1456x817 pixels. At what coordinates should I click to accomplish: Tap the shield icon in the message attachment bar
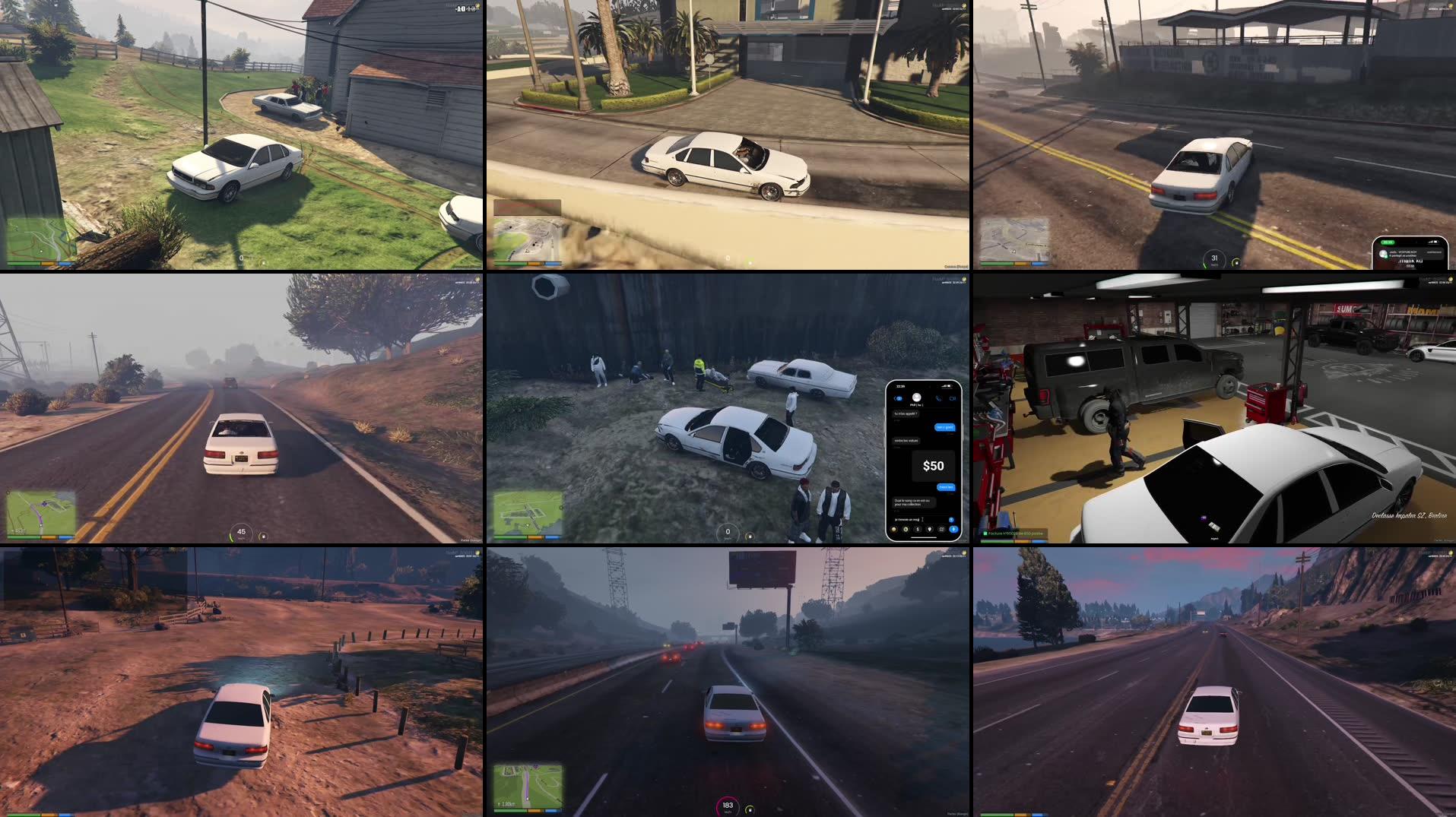click(929, 530)
